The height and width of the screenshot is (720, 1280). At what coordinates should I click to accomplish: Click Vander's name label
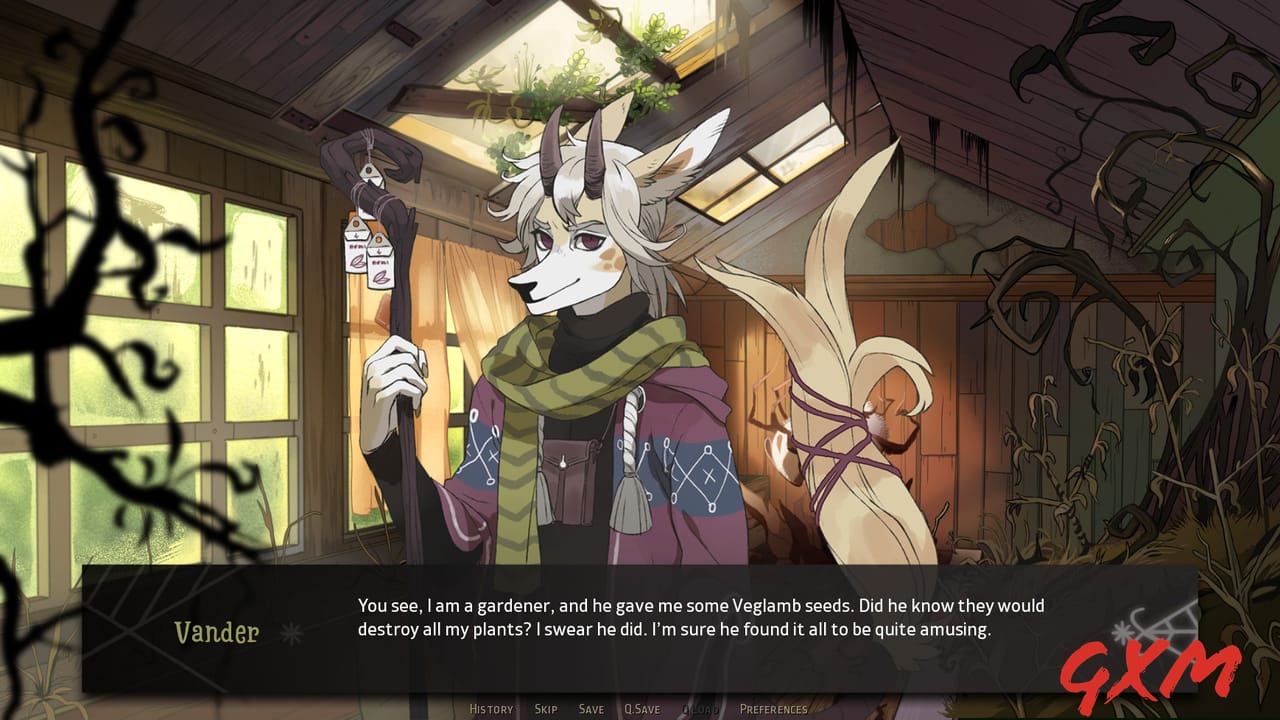point(216,632)
